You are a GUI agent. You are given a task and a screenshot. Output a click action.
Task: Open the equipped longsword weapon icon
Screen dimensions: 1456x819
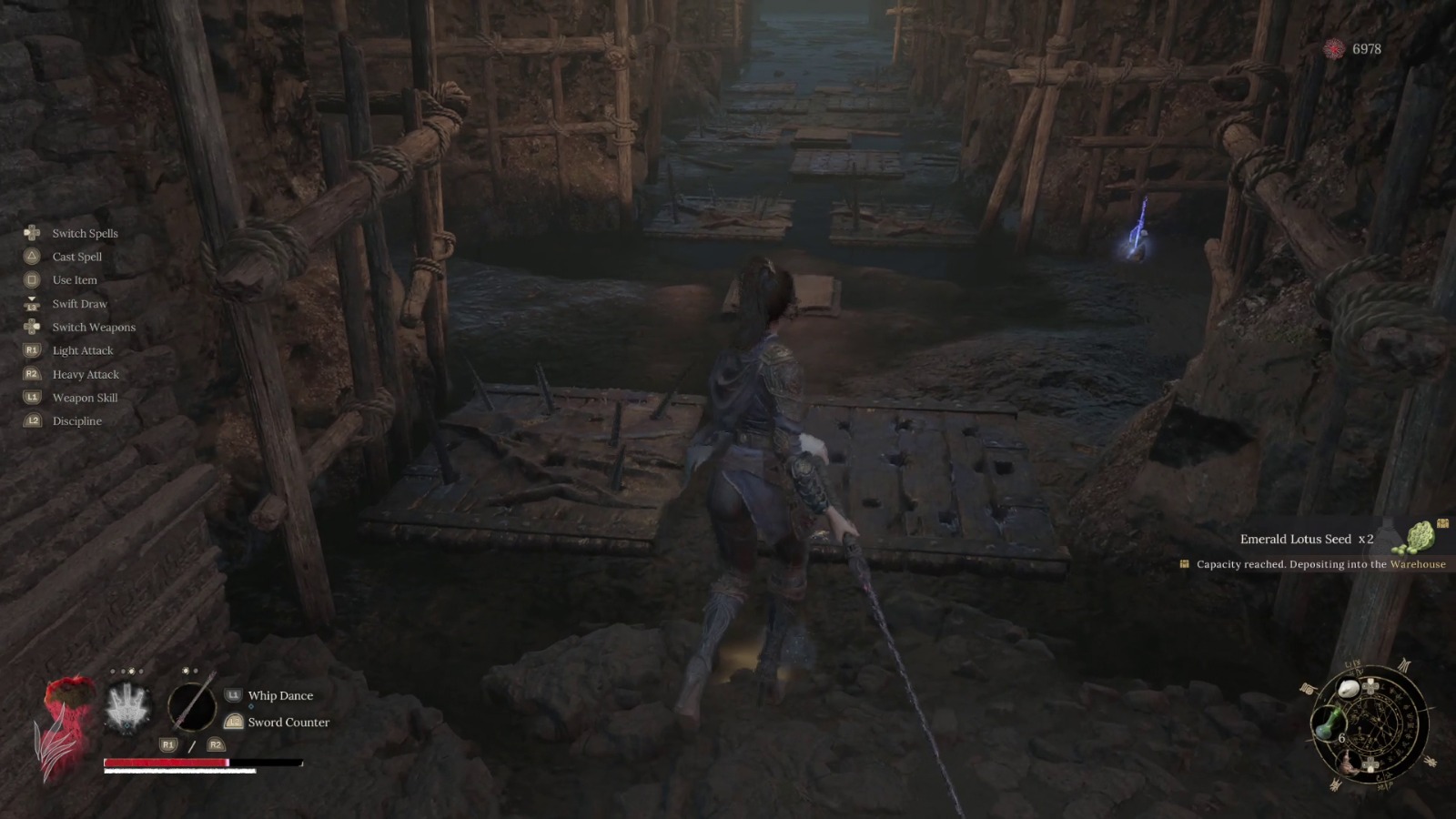(192, 708)
